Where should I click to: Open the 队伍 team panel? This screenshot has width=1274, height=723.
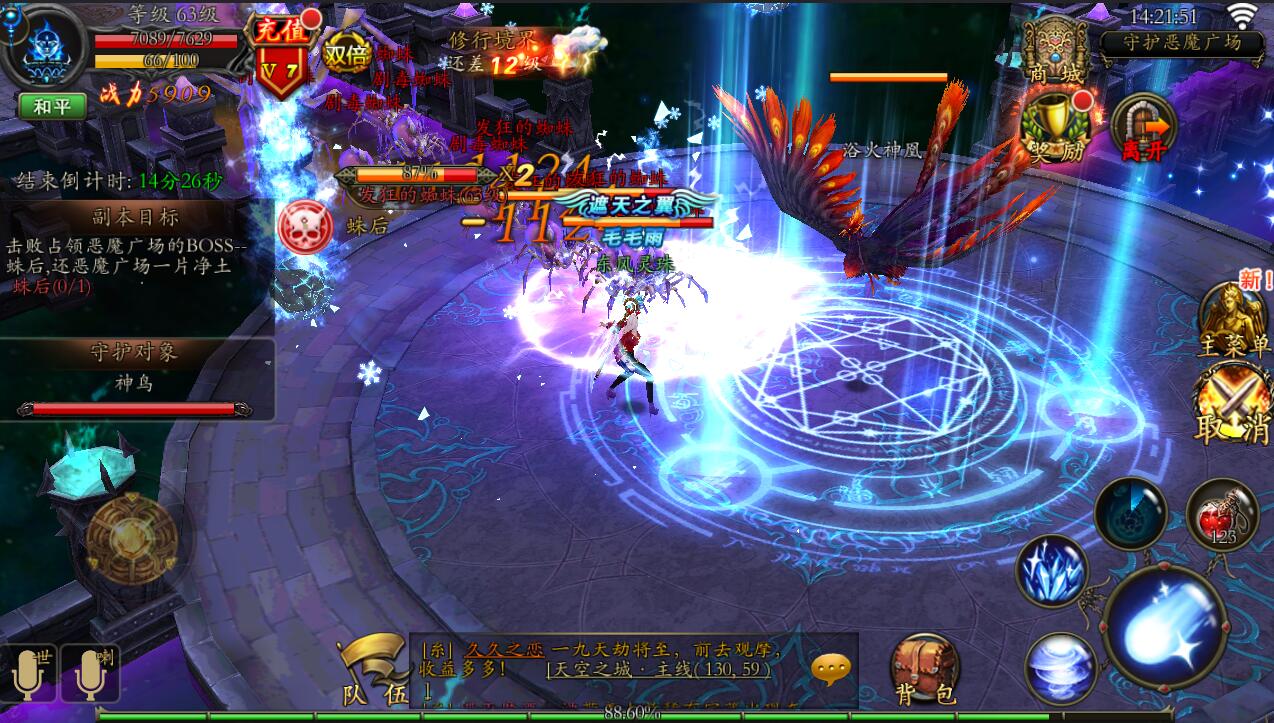tap(370, 670)
